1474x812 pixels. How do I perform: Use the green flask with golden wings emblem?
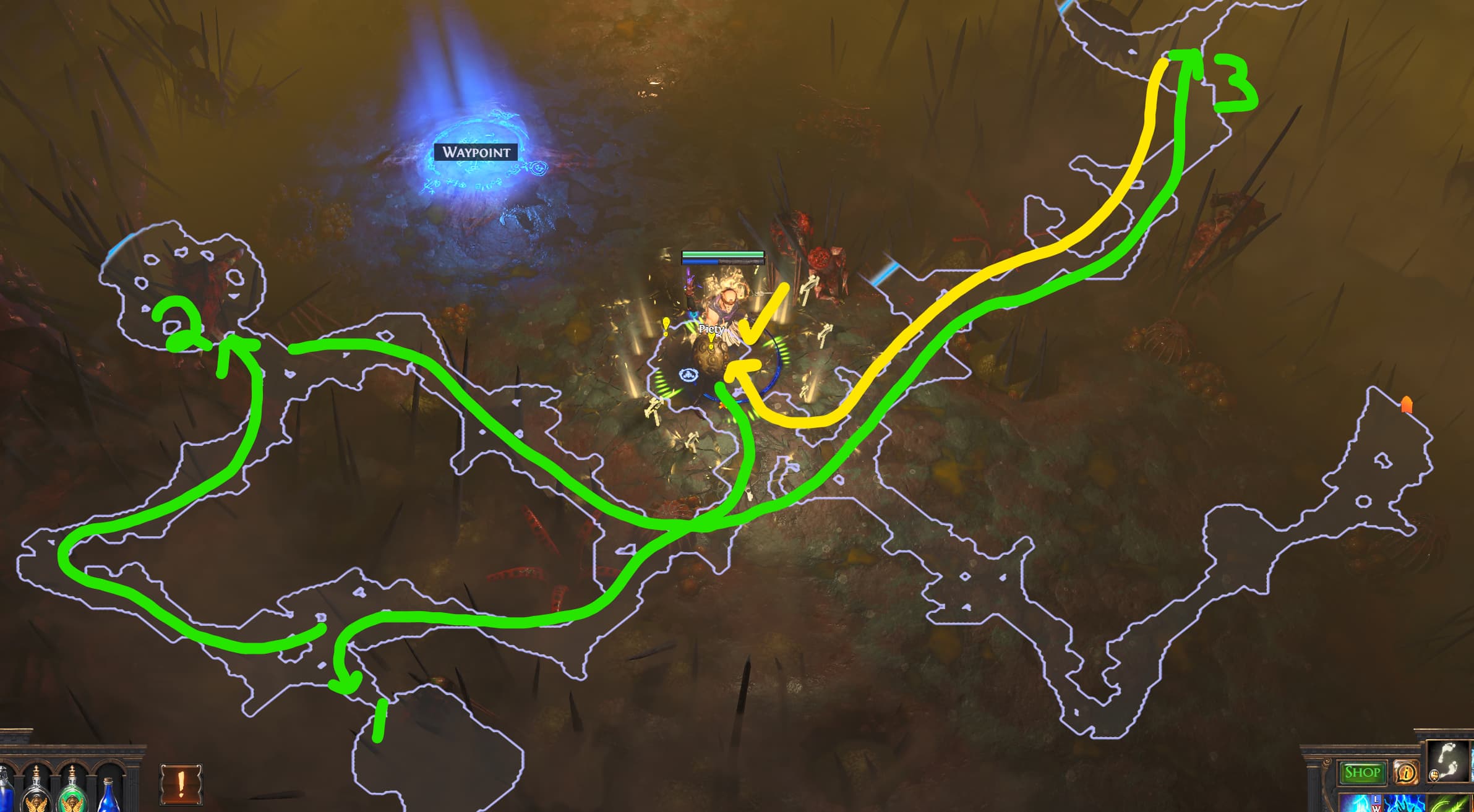72,798
